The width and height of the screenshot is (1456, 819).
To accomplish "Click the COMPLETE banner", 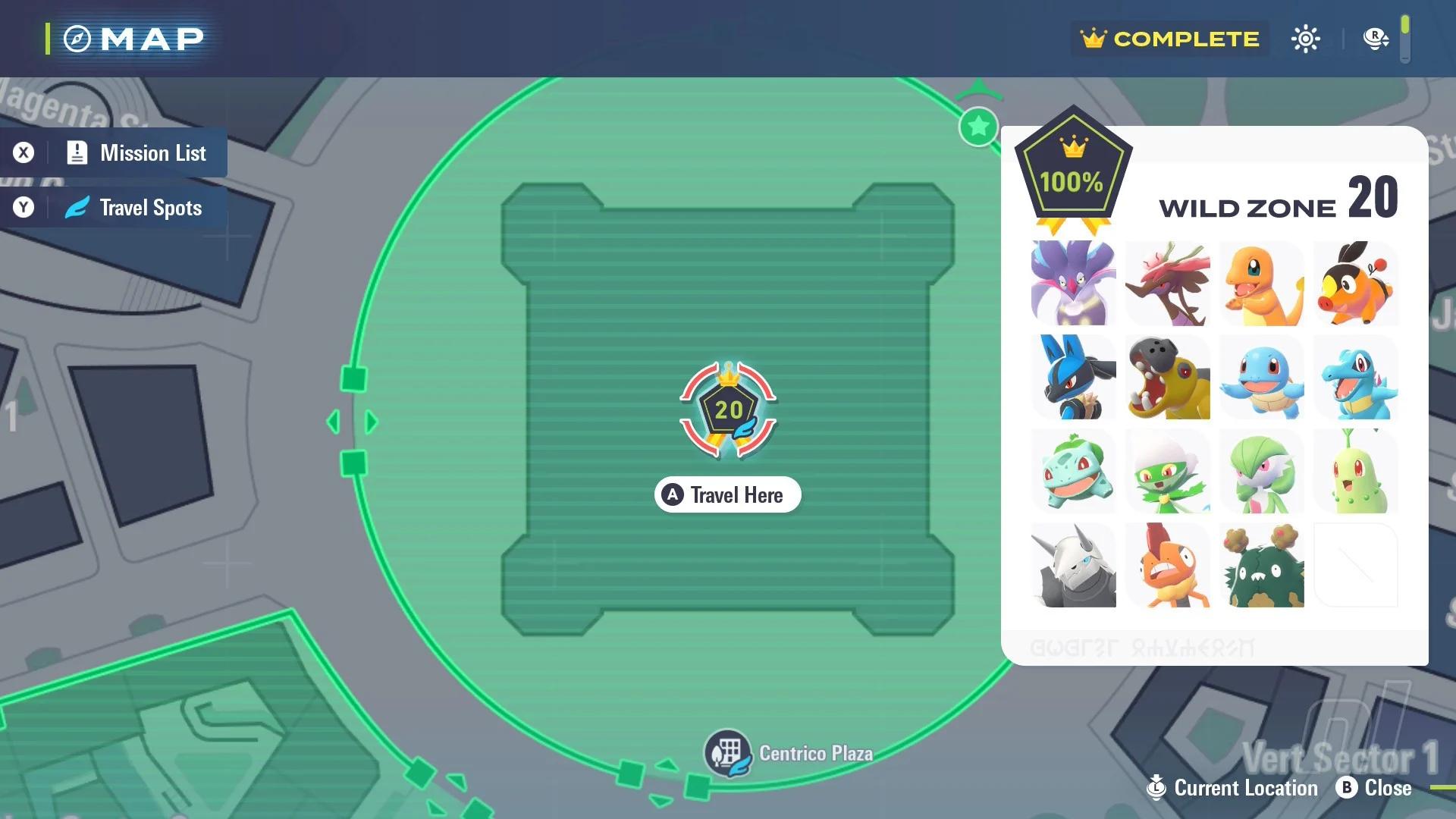I will 1169,39.
